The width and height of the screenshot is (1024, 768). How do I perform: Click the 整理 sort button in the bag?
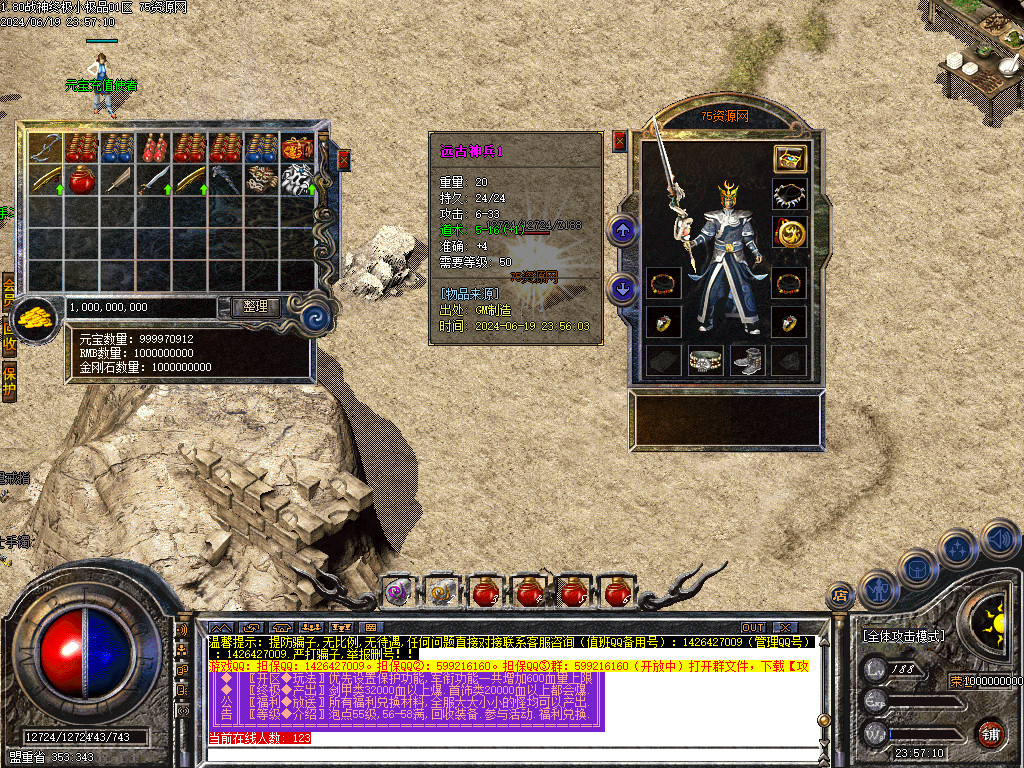[x=255, y=306]
